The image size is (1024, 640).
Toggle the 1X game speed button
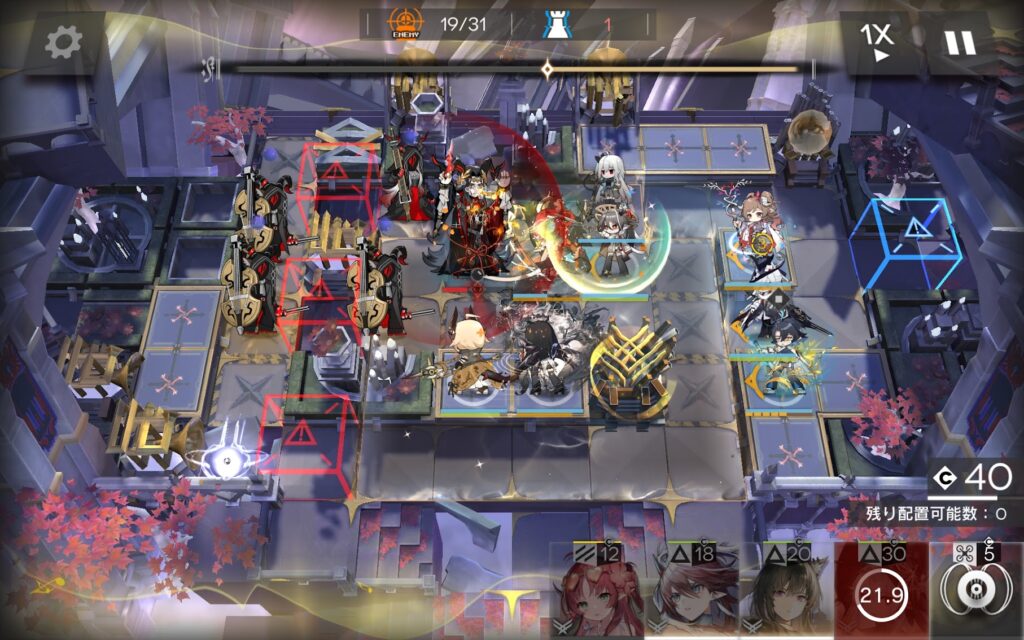(x=876, y=42)
